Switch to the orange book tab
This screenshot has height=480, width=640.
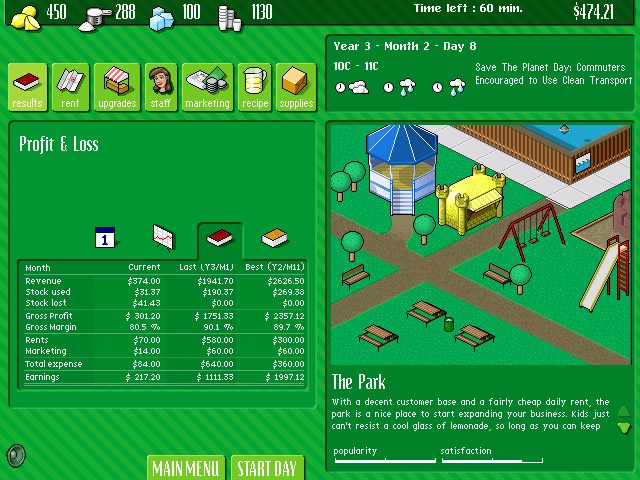click(x=275, y=238)
